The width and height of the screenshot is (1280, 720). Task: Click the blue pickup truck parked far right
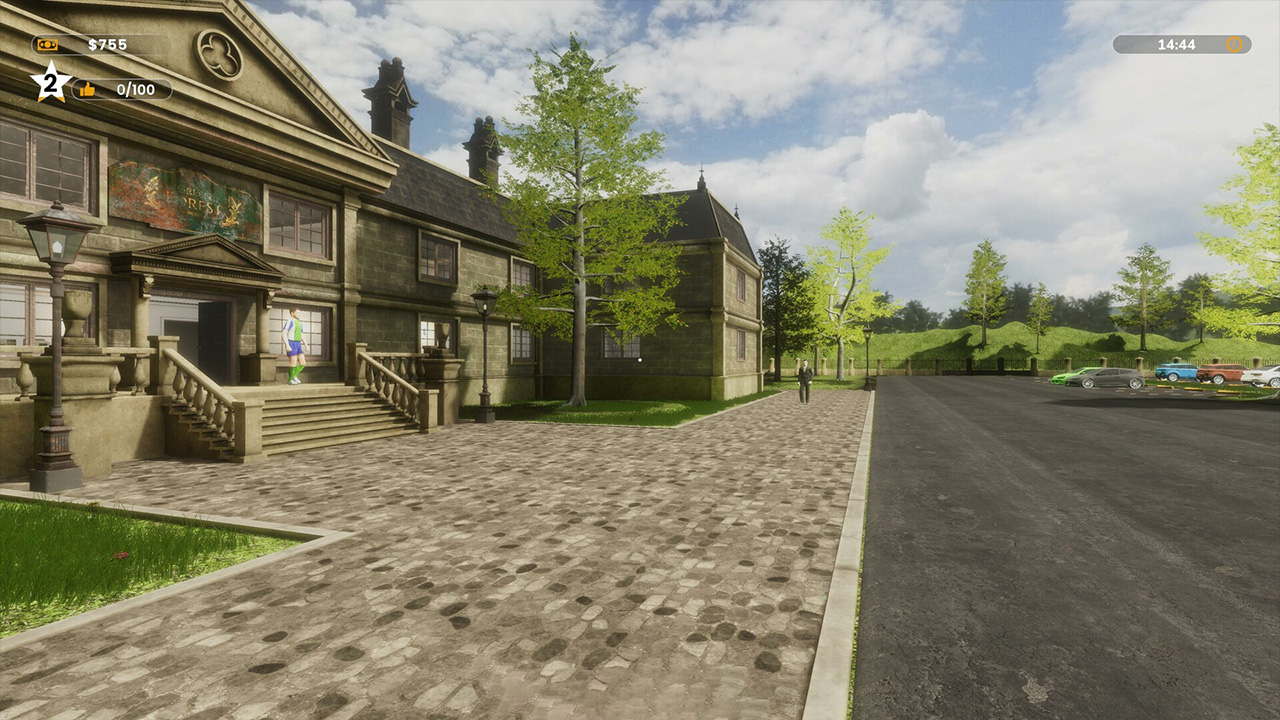(1177, 372)
